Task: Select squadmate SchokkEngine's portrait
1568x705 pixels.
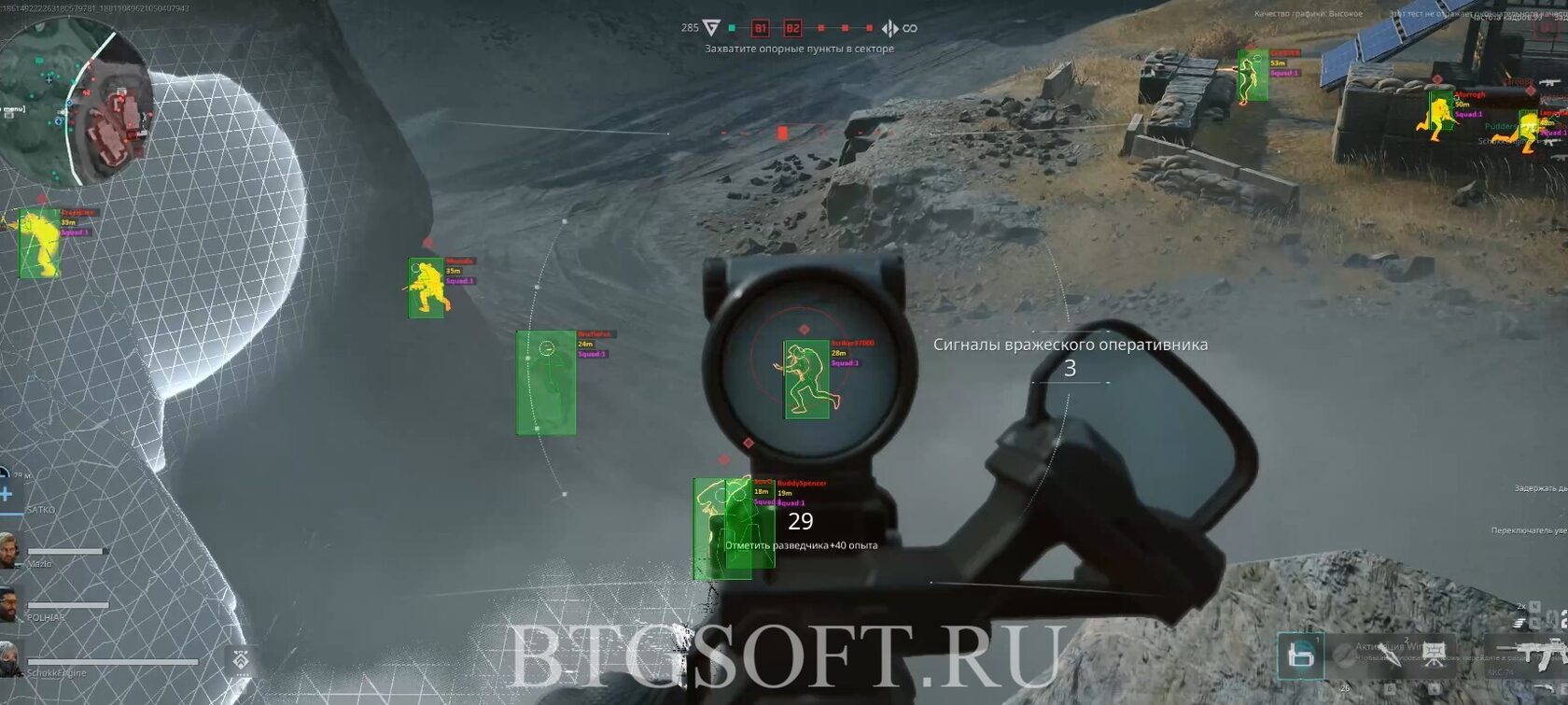Action: click(x=9, y=658)
